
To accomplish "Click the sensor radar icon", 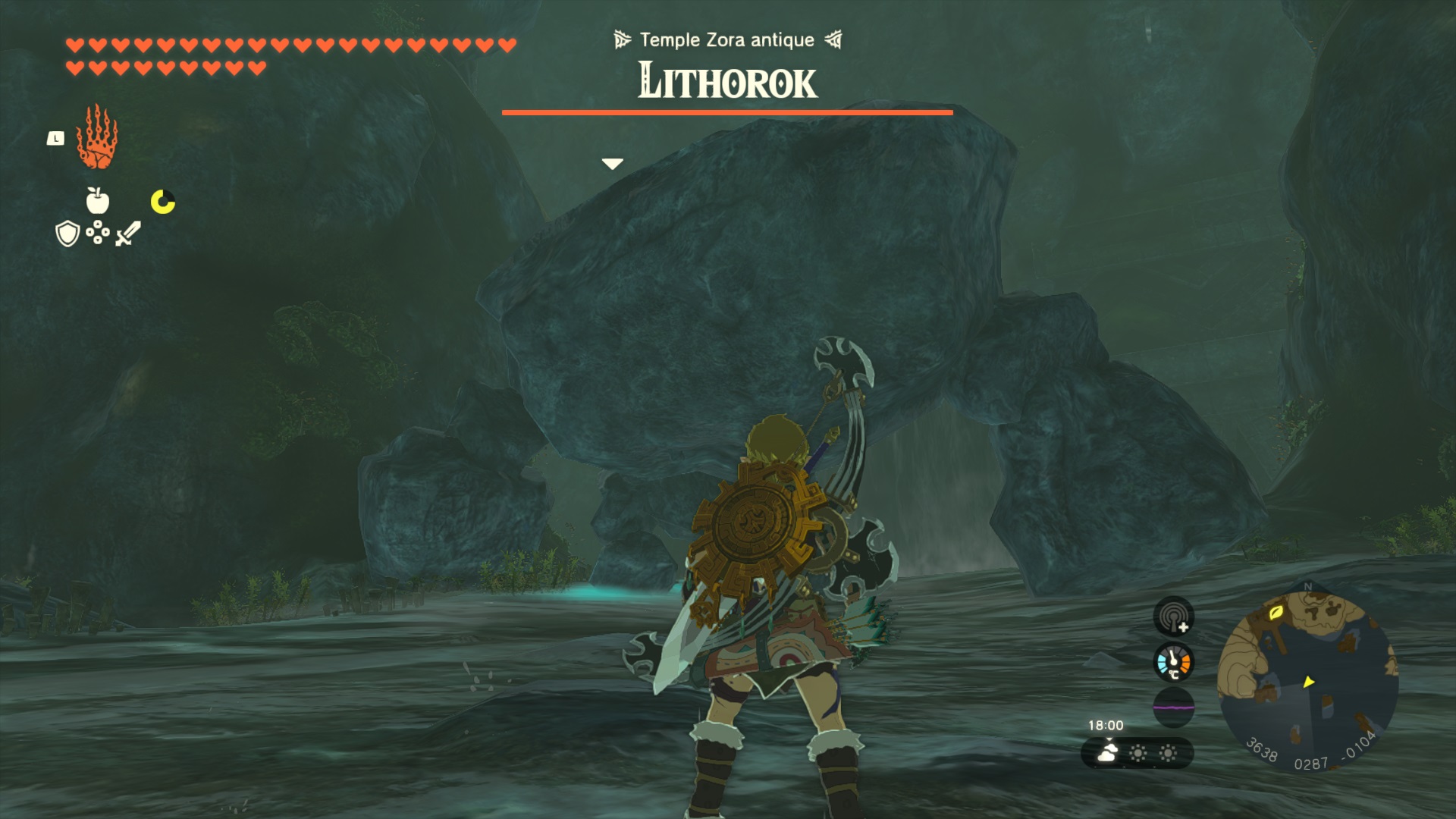I will (1173, 616).
